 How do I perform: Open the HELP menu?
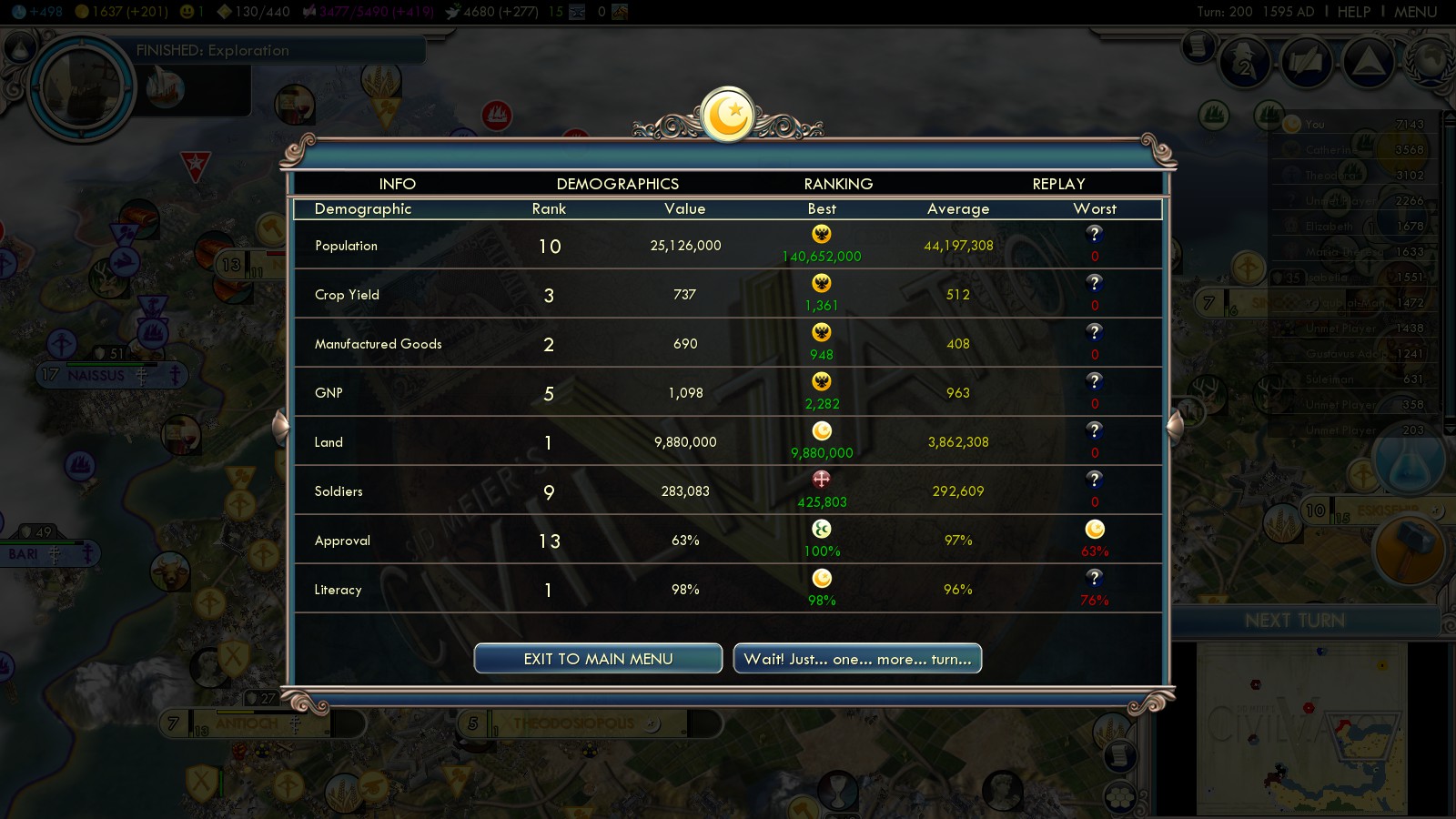1353,12
